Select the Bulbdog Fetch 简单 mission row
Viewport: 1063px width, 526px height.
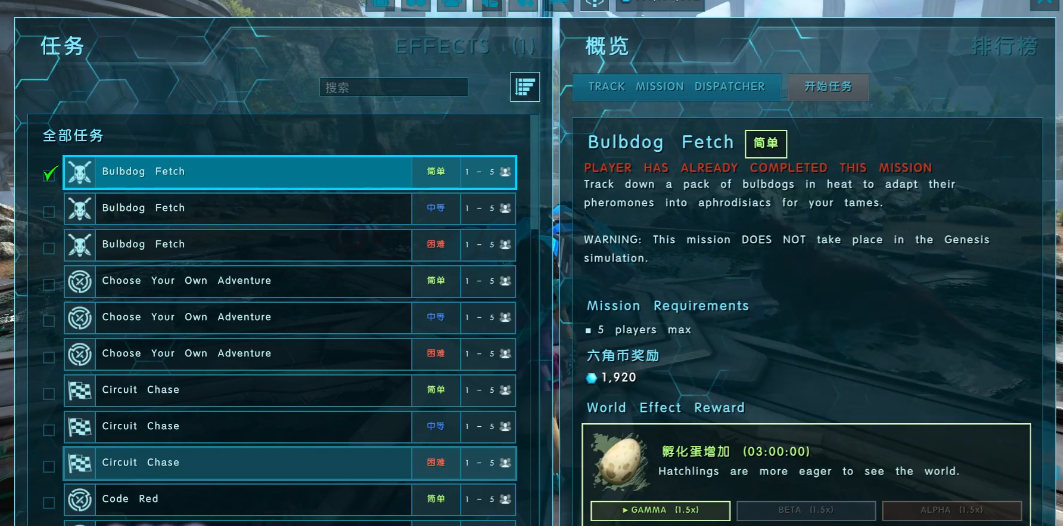point(240,172)
